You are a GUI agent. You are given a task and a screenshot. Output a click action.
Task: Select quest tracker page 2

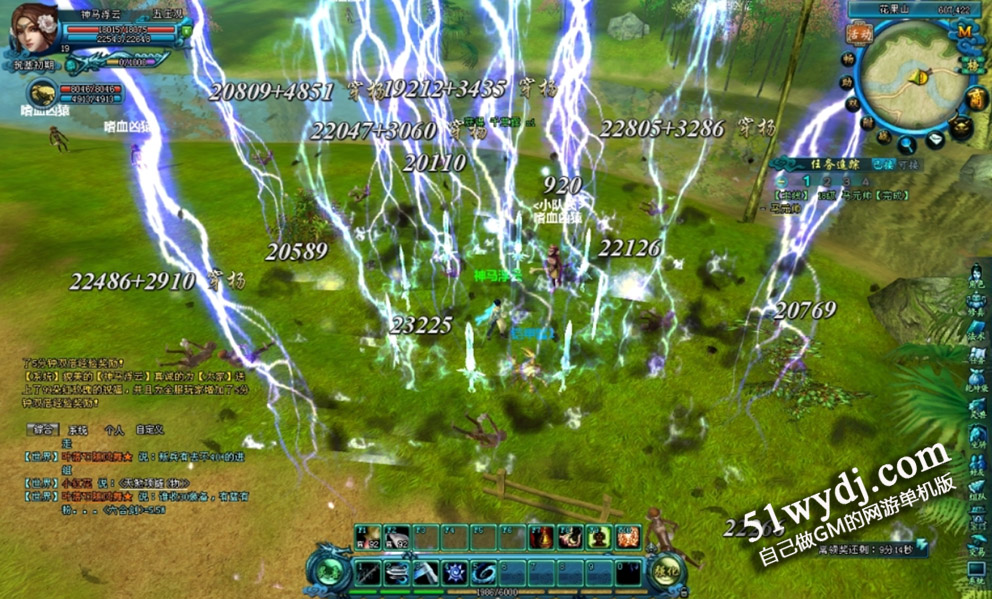click(806, 182)
